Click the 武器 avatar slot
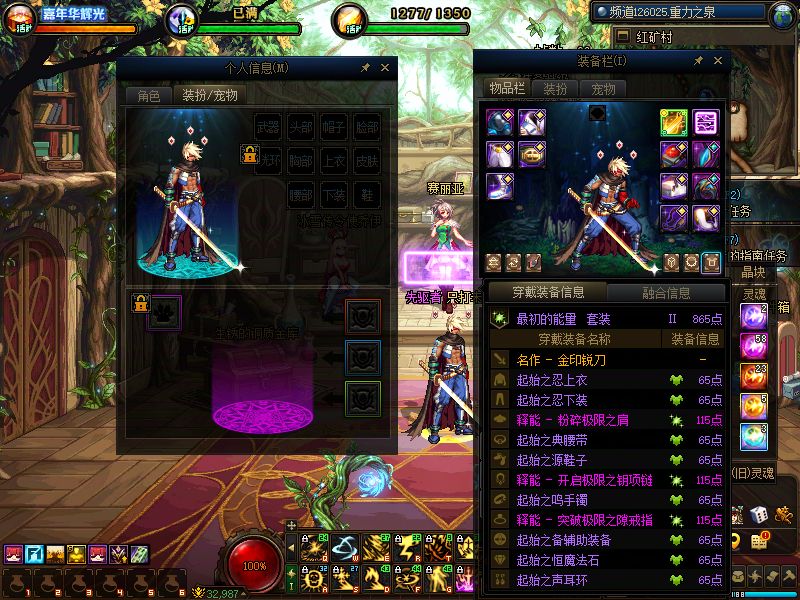This screenshot has width=800, height=600. pos(268,128)
